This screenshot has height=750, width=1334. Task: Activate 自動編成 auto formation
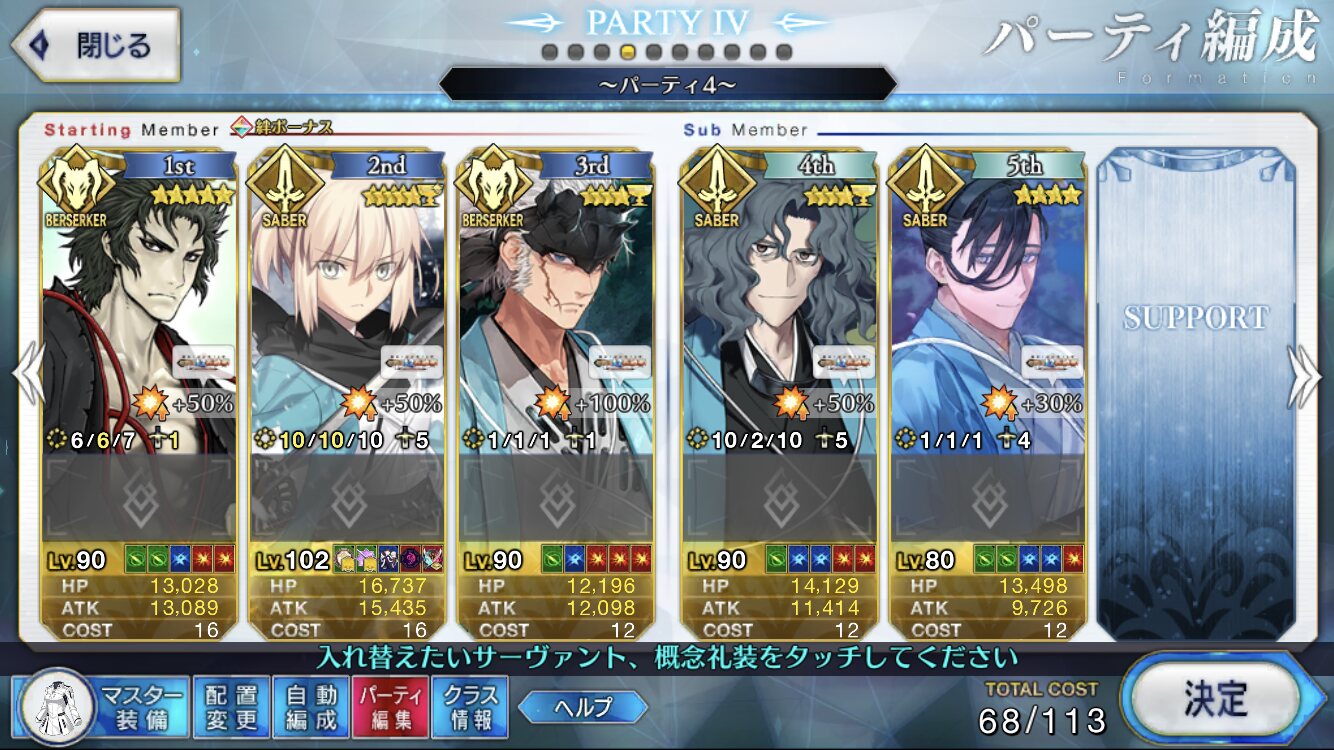pyautogui.click(x=311, y=706)
